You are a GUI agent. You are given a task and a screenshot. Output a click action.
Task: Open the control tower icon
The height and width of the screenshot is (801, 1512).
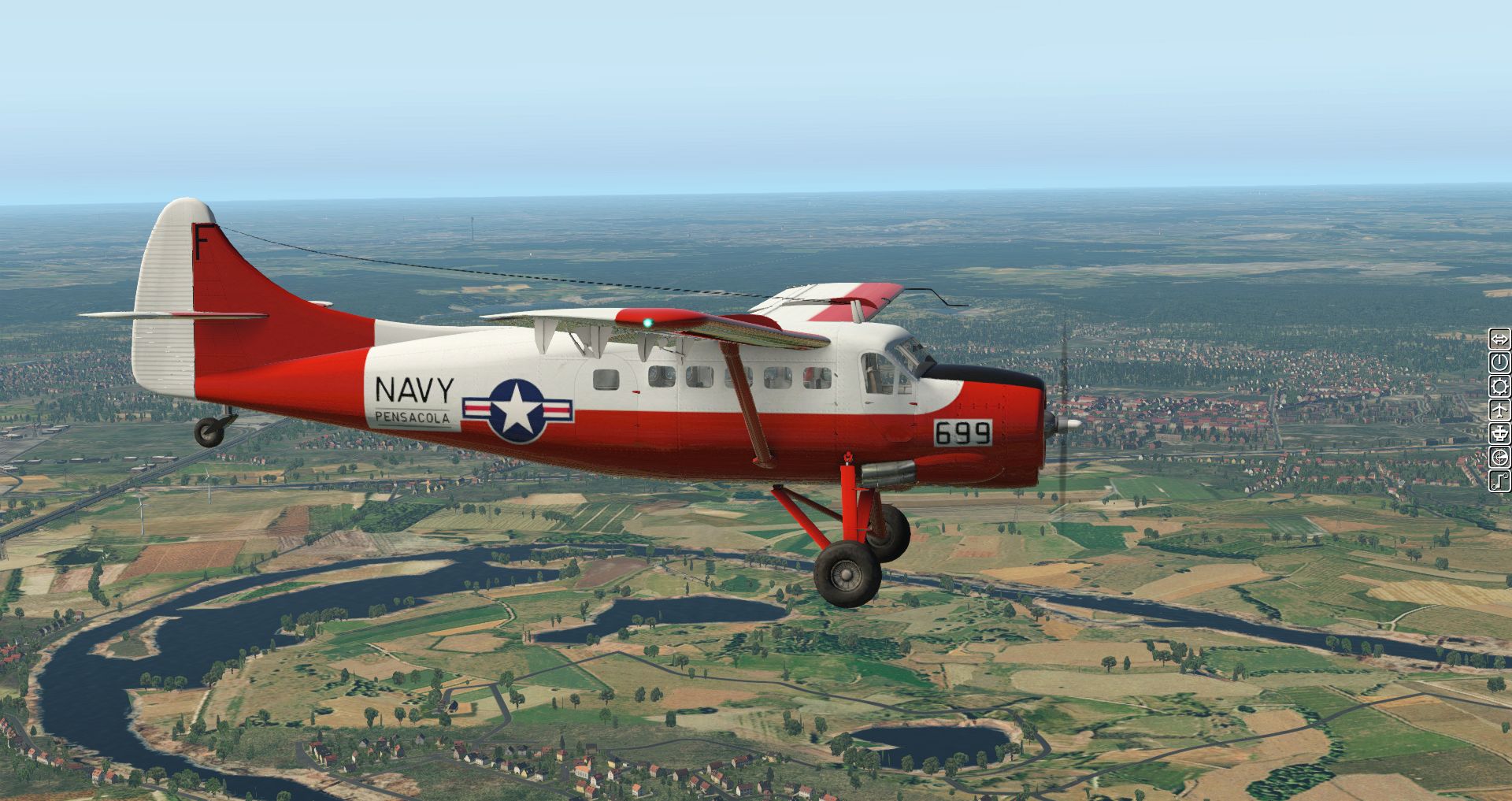pos(1499,433)
